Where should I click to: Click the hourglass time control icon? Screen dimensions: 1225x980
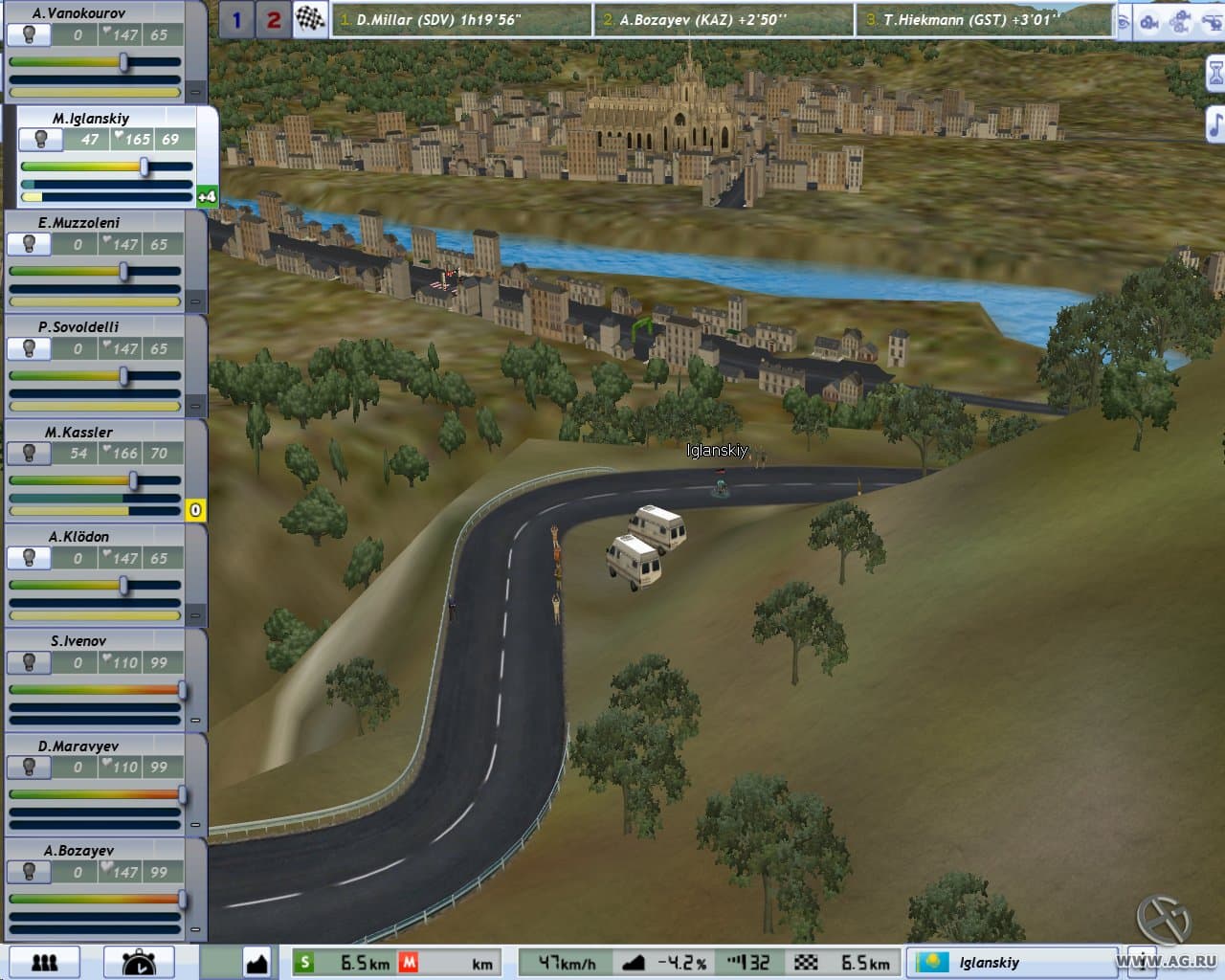[x=1214, y=72]
